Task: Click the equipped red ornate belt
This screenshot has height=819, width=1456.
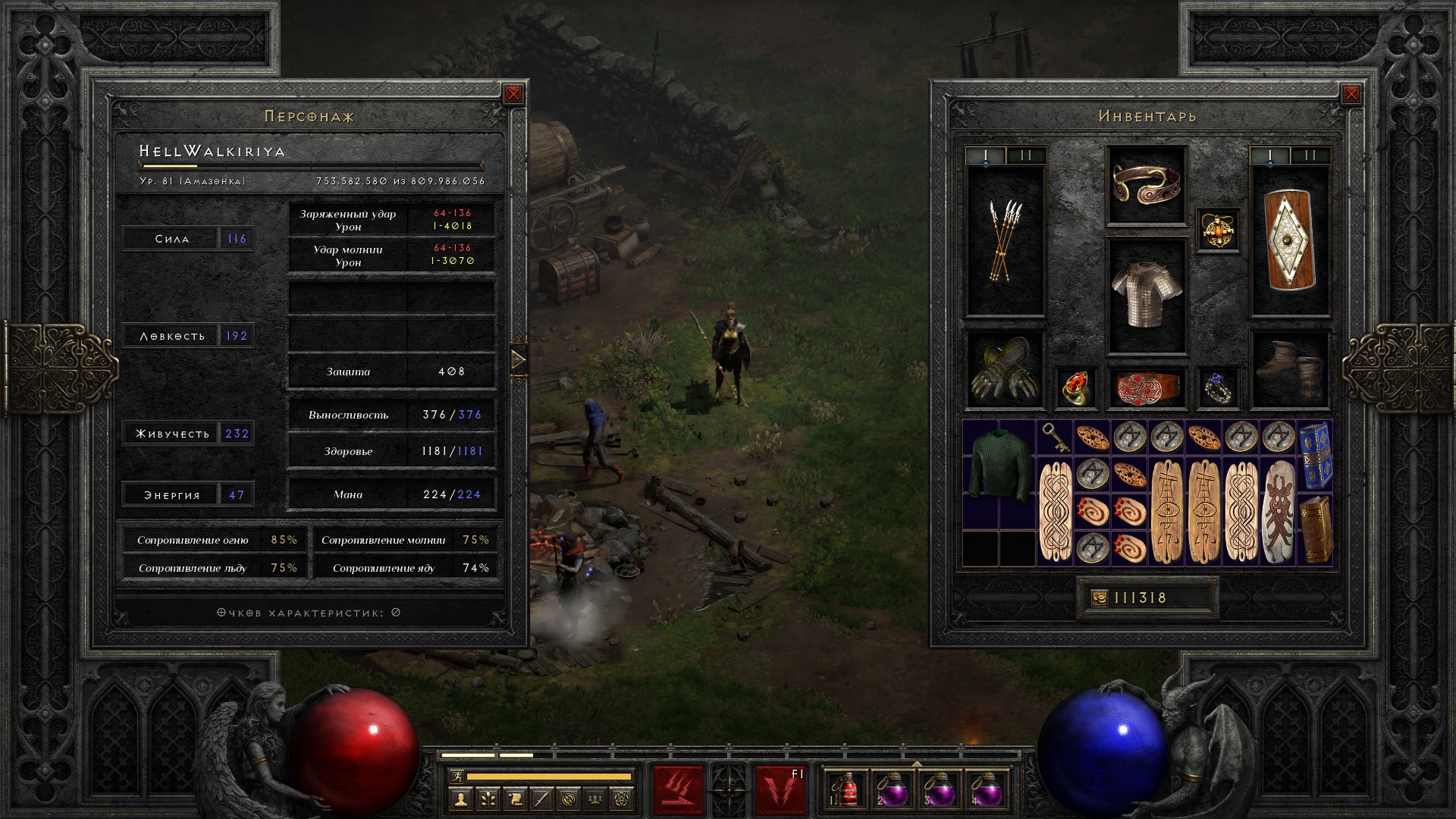Action: 1146,388
